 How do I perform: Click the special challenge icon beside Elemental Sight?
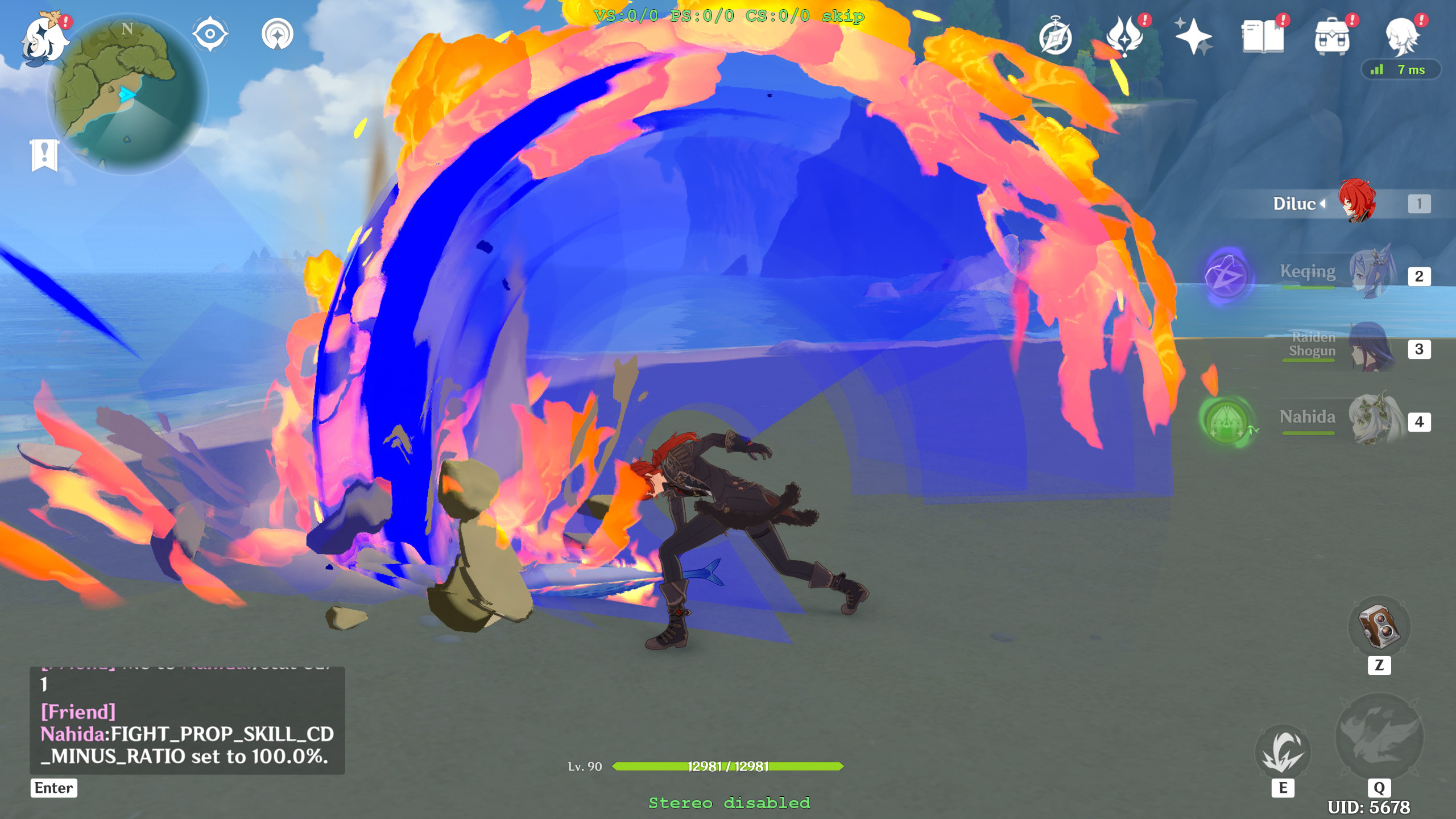(x=277, y=34)
